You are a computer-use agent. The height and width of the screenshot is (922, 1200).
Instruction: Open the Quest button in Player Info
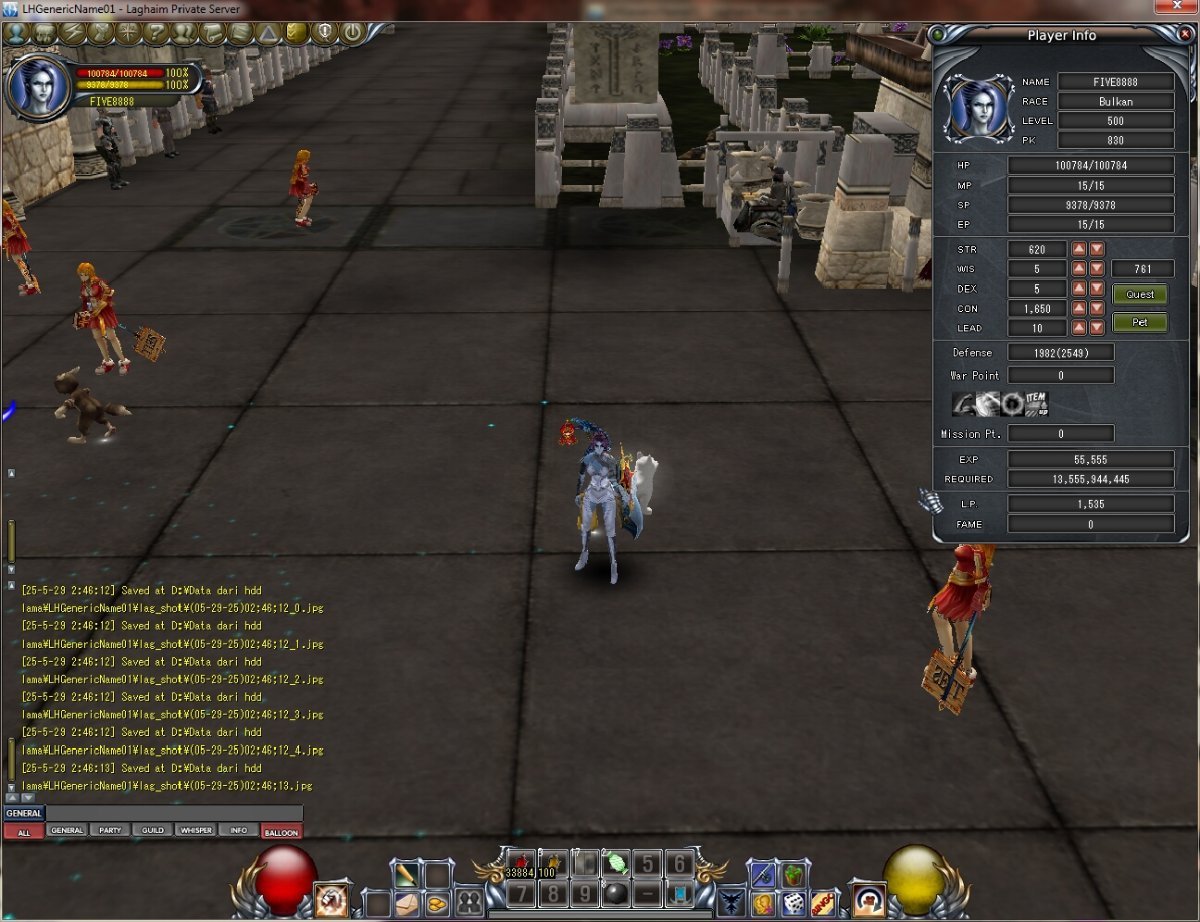click(1140, 294)
